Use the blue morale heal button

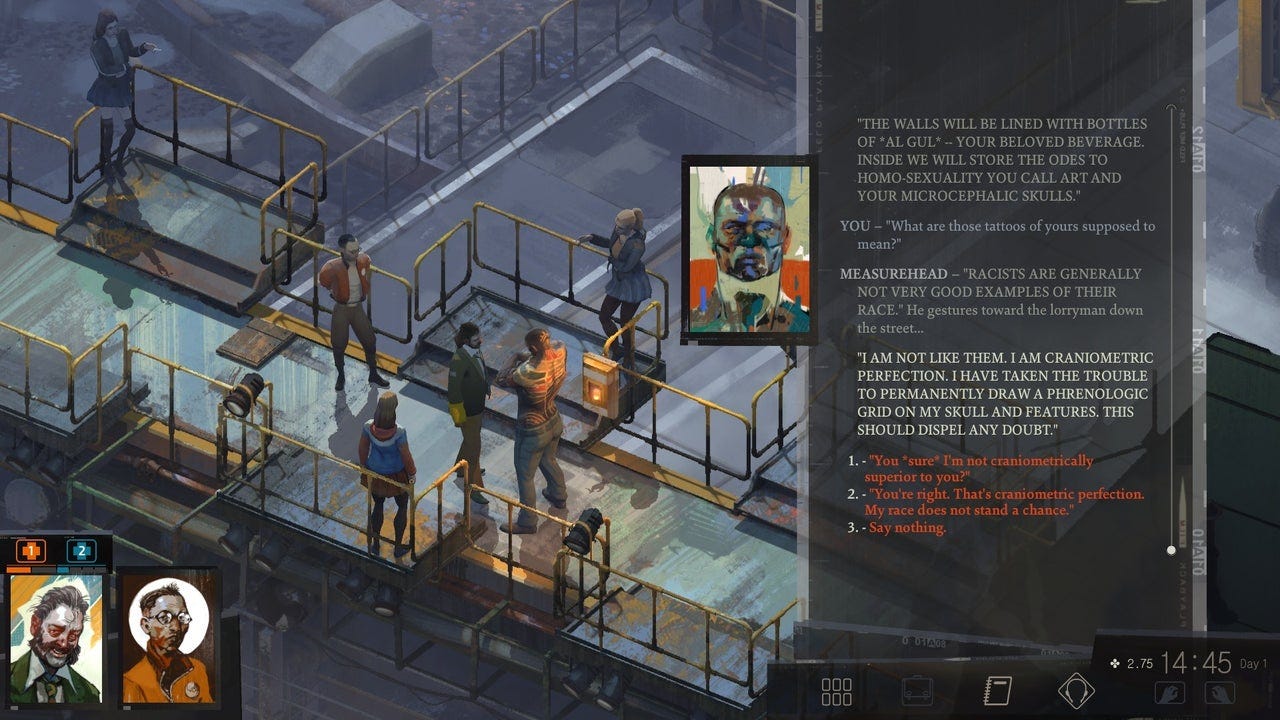coord(81,550)
